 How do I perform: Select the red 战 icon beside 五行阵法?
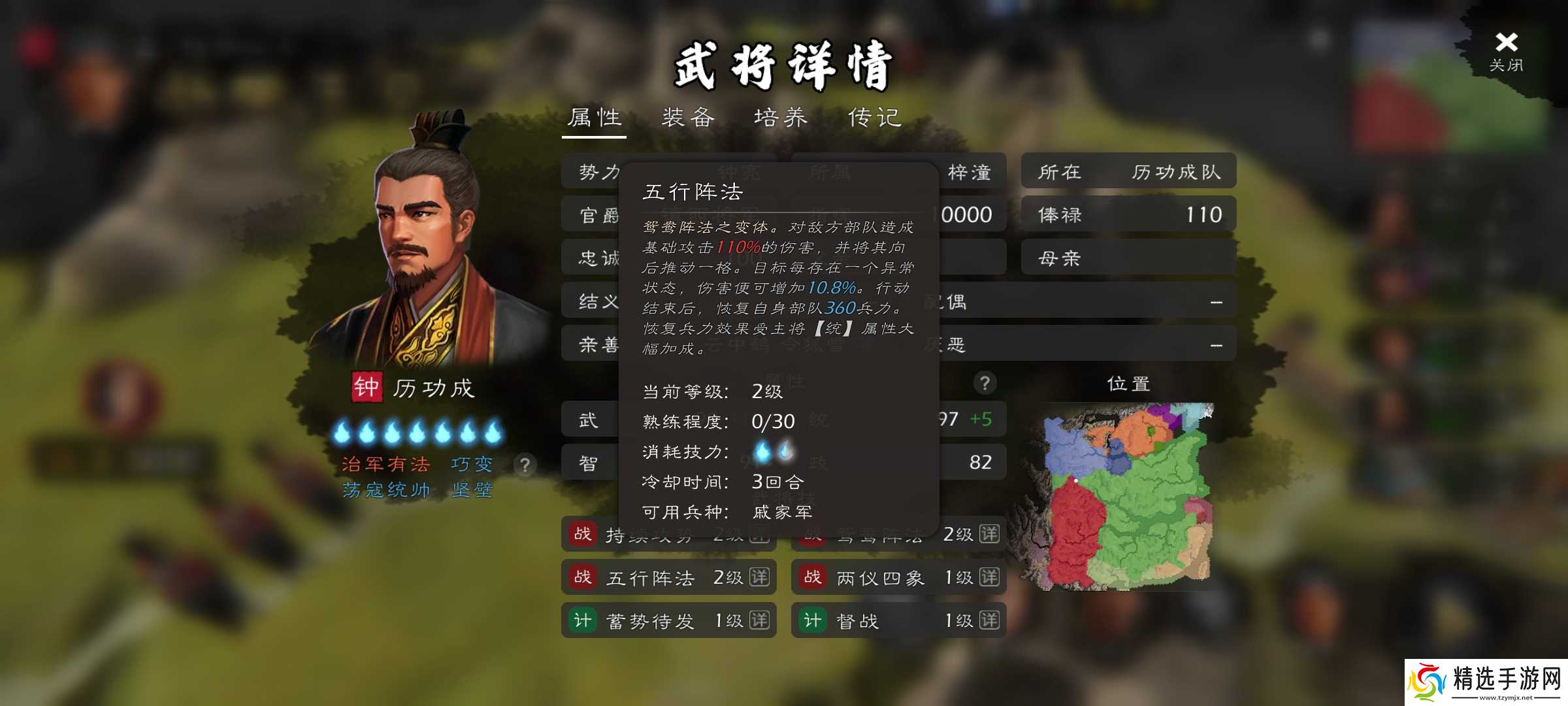click(583, 578)
